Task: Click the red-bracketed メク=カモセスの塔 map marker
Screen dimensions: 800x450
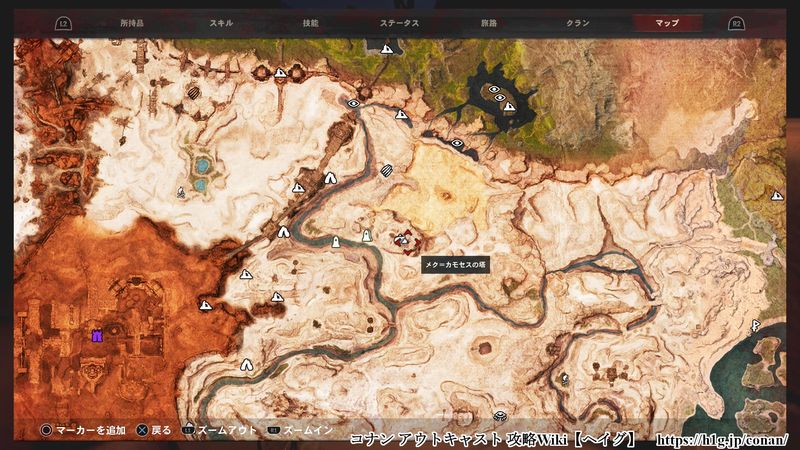Action: pos(403,239)
